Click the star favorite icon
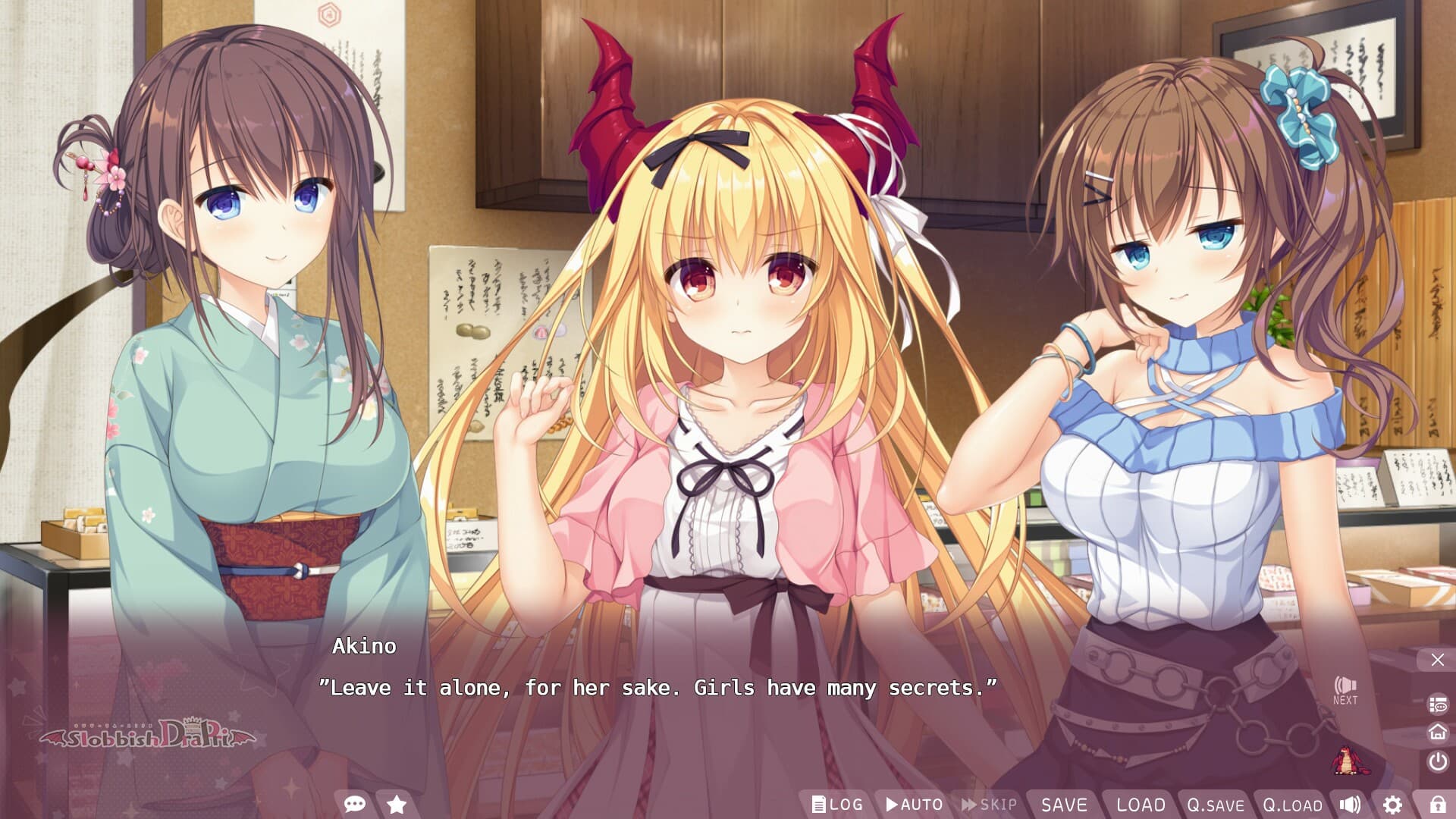Image resolution: width=1456 pixels, height=819 pixels. pyautogui.click(x=395, y=805)
